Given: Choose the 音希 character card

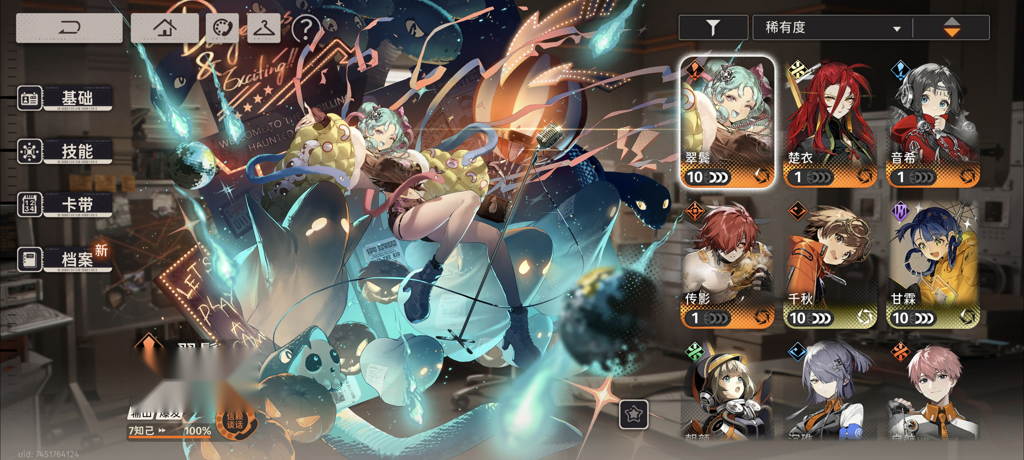Looking at the screenshot, I should pyautogui.click(x=933, y=122).
